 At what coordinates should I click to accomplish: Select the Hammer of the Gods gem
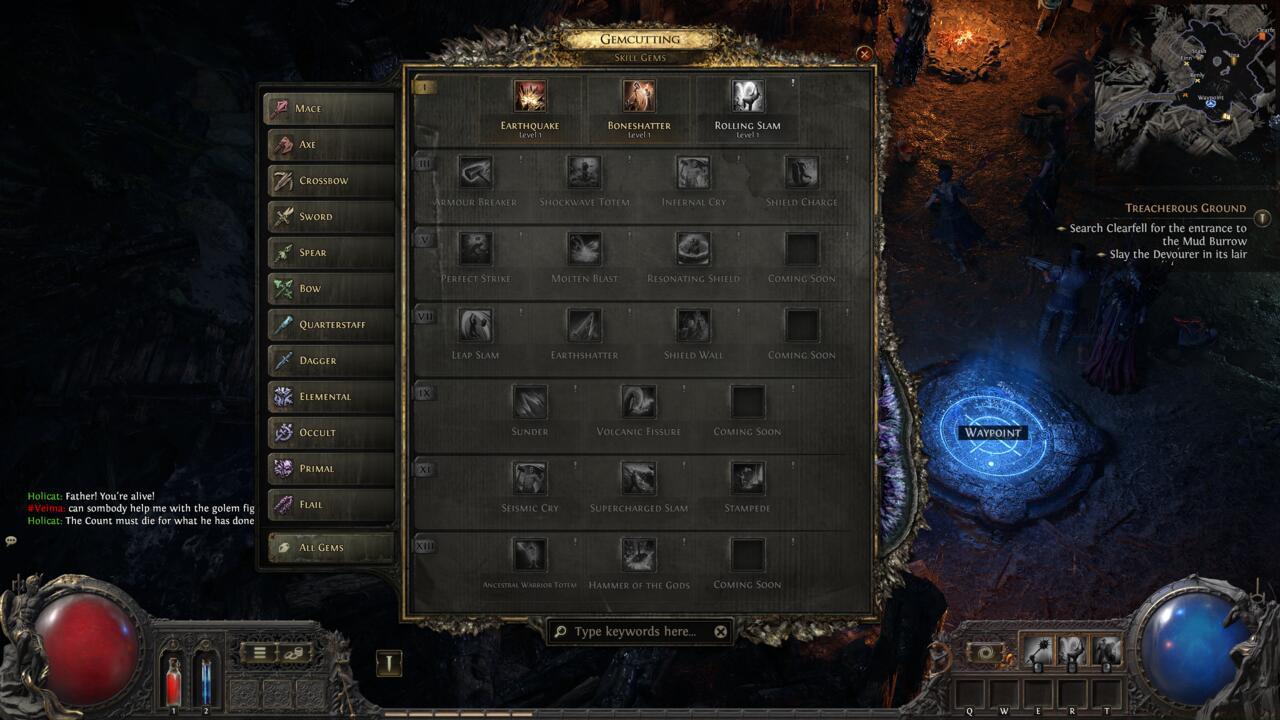[x=639, y=553]
